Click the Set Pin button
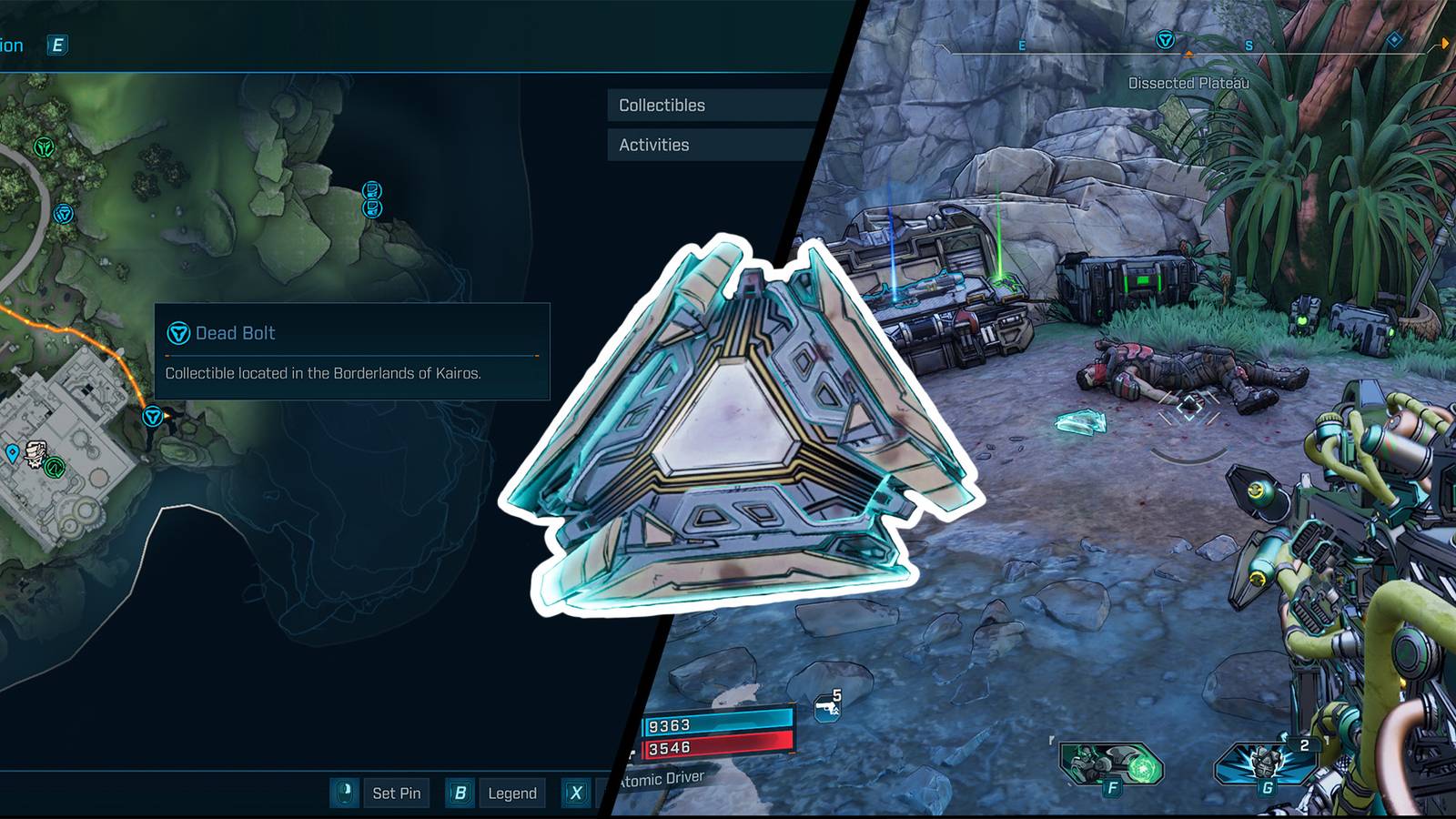Screen dimensions: 1456x819 point(396,793)
